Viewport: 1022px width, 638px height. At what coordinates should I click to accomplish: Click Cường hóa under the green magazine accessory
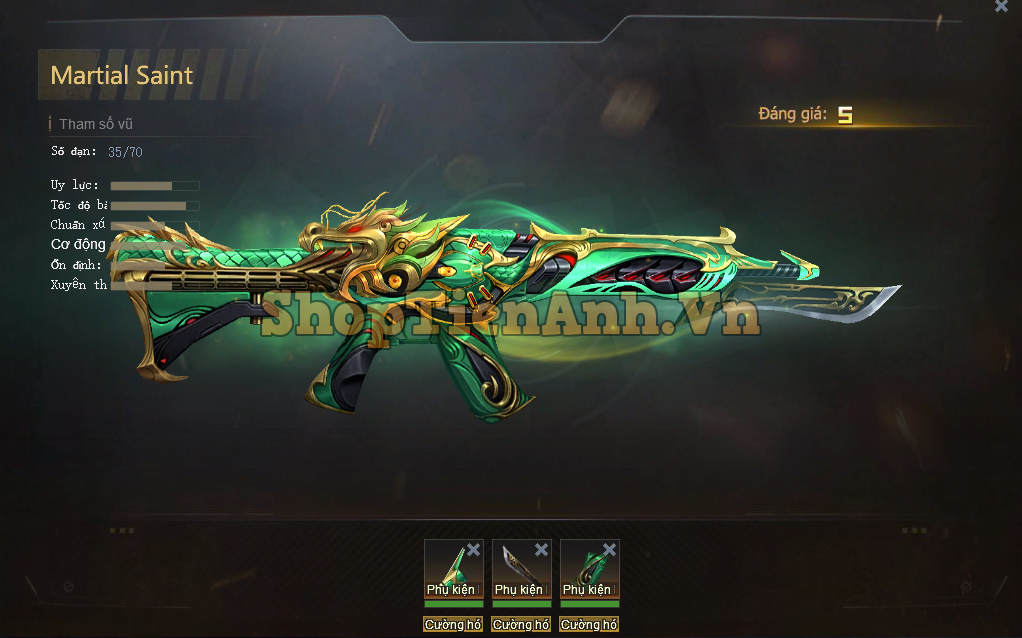[x=589, y=625]
